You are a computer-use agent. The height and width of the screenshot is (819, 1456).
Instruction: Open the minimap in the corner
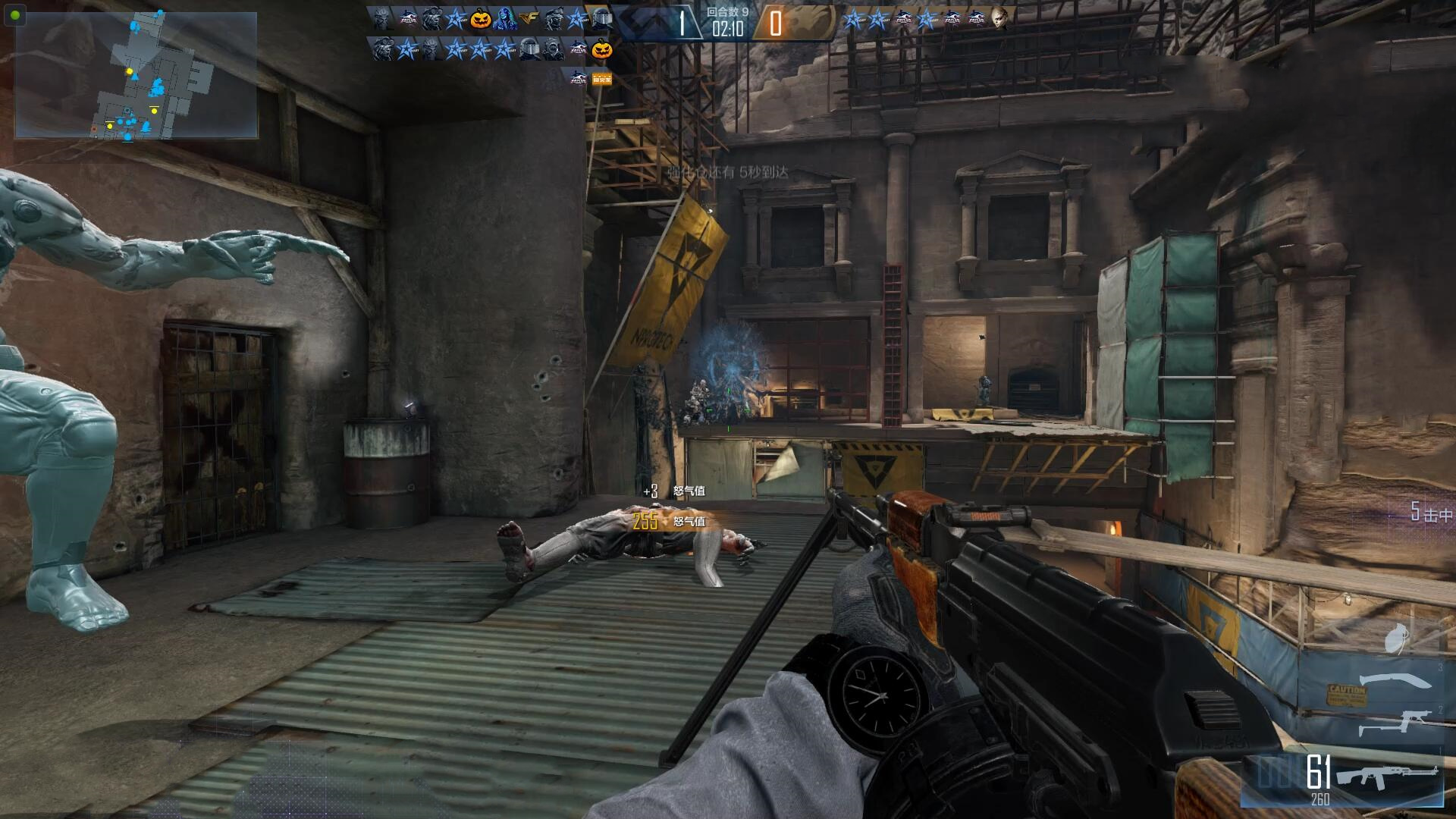(136, 75)
